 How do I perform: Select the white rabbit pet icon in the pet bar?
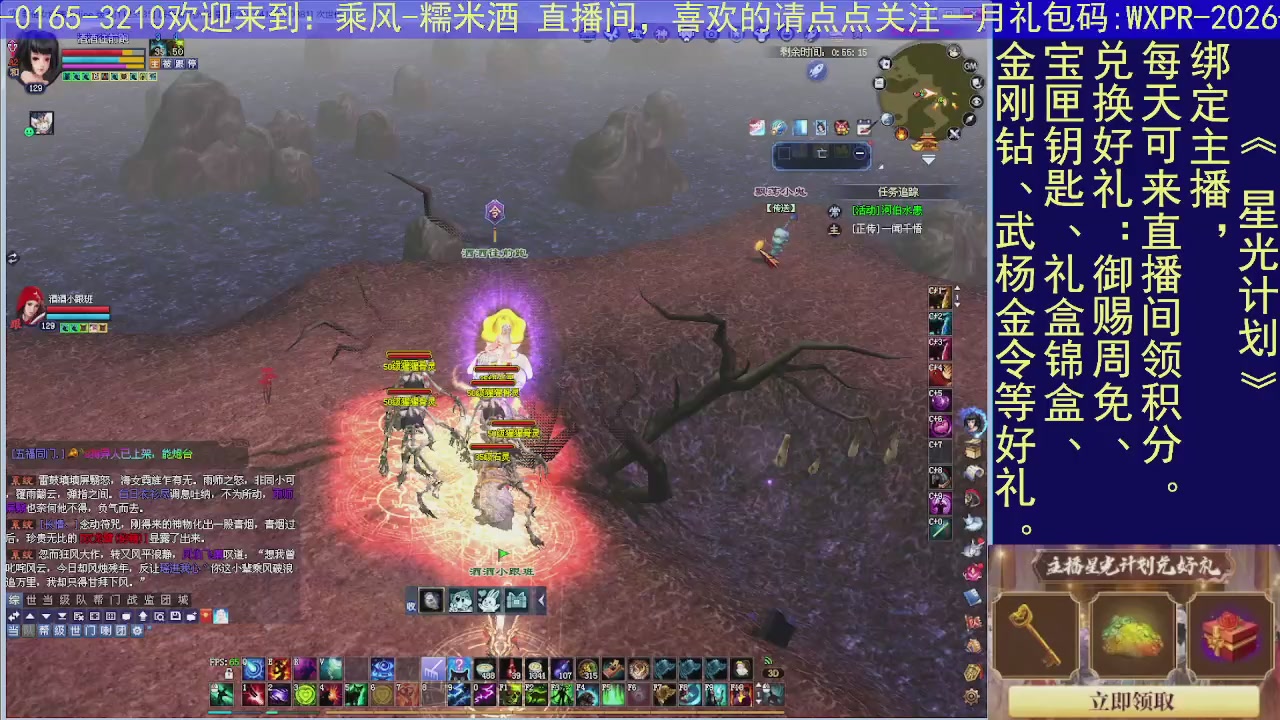click(x=489, y=600)
